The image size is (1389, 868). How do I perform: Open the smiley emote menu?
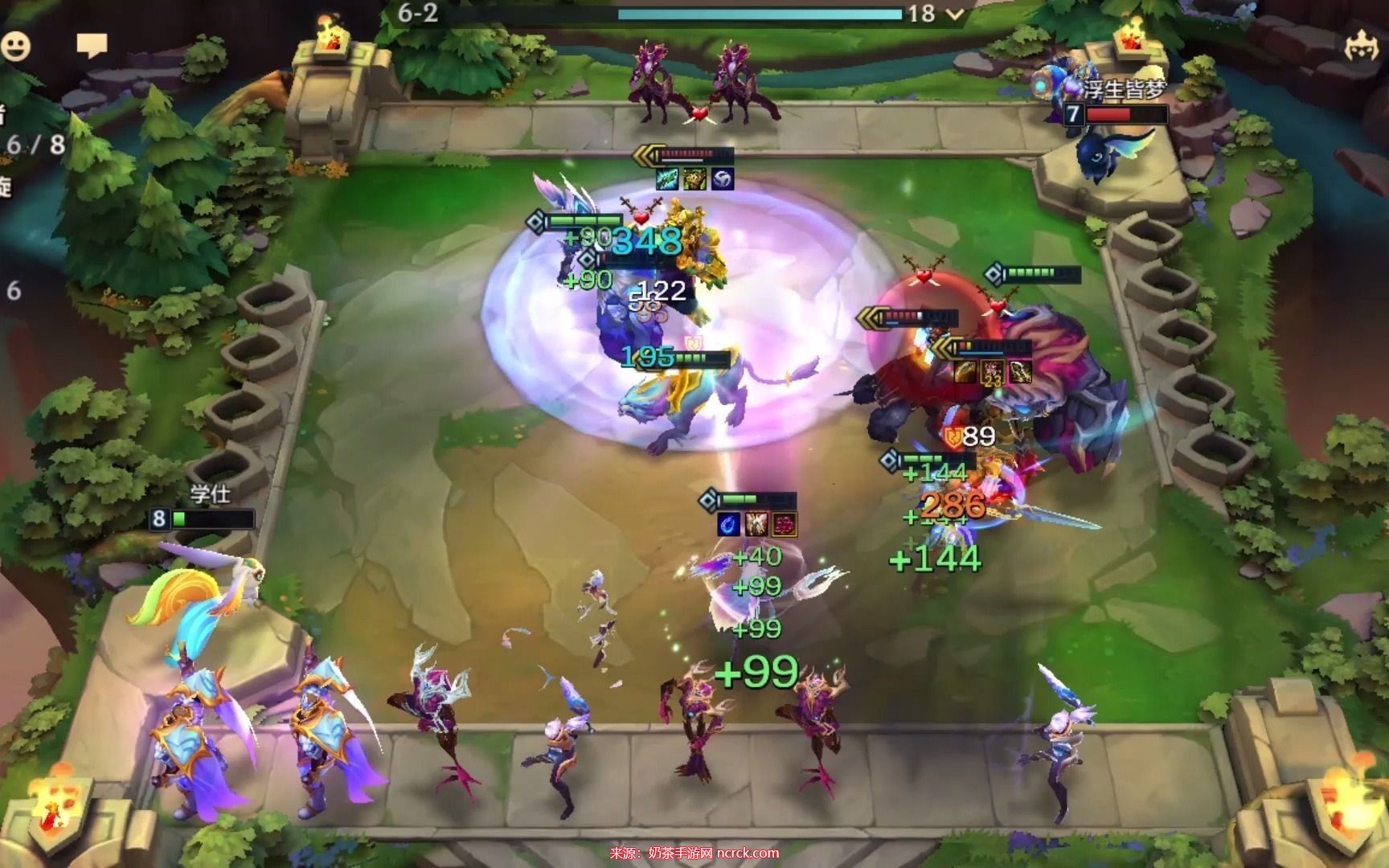pyautogui.click(x=15, y=46)
